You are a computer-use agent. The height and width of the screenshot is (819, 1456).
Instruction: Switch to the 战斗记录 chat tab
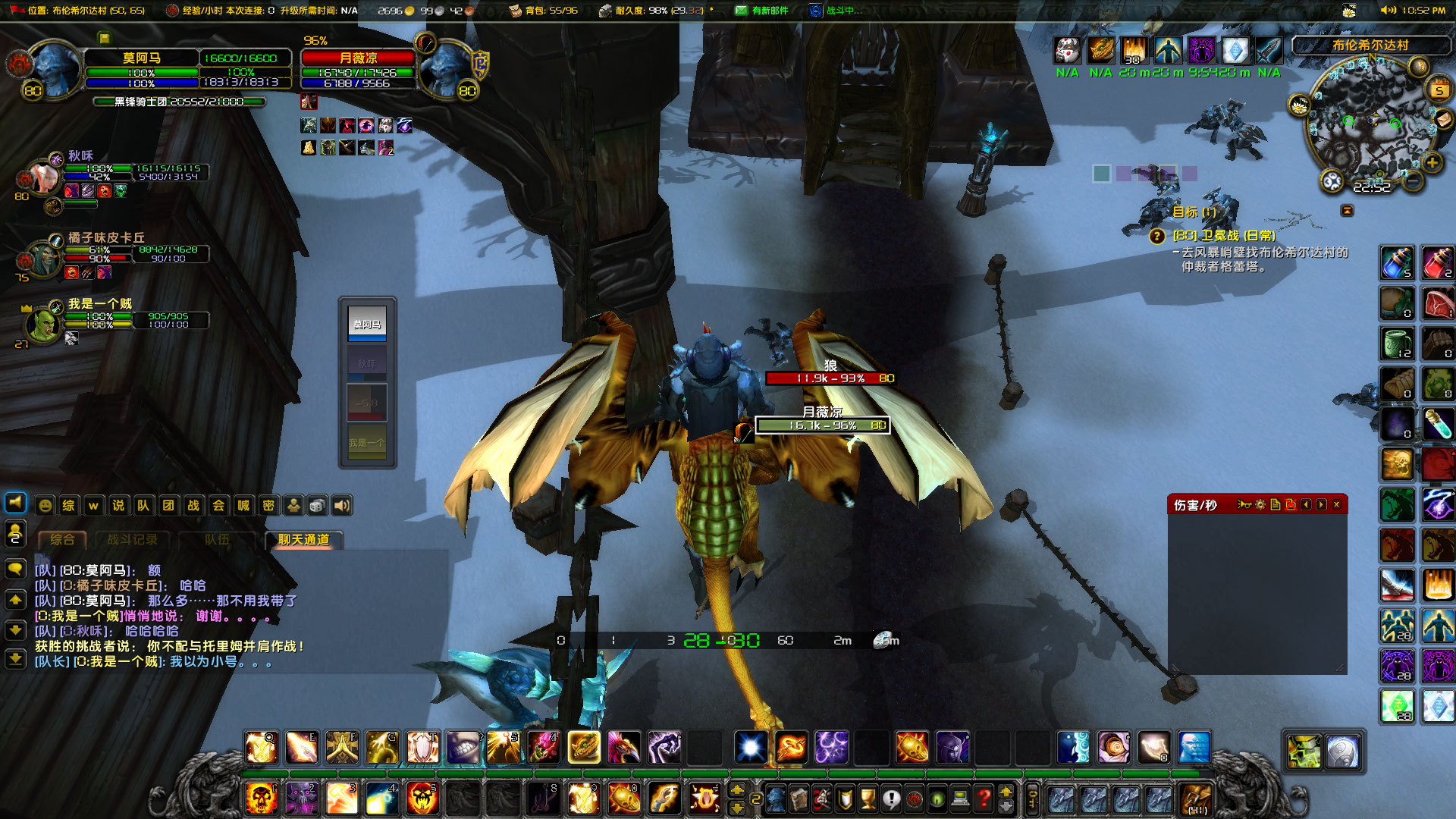point(133,540)
